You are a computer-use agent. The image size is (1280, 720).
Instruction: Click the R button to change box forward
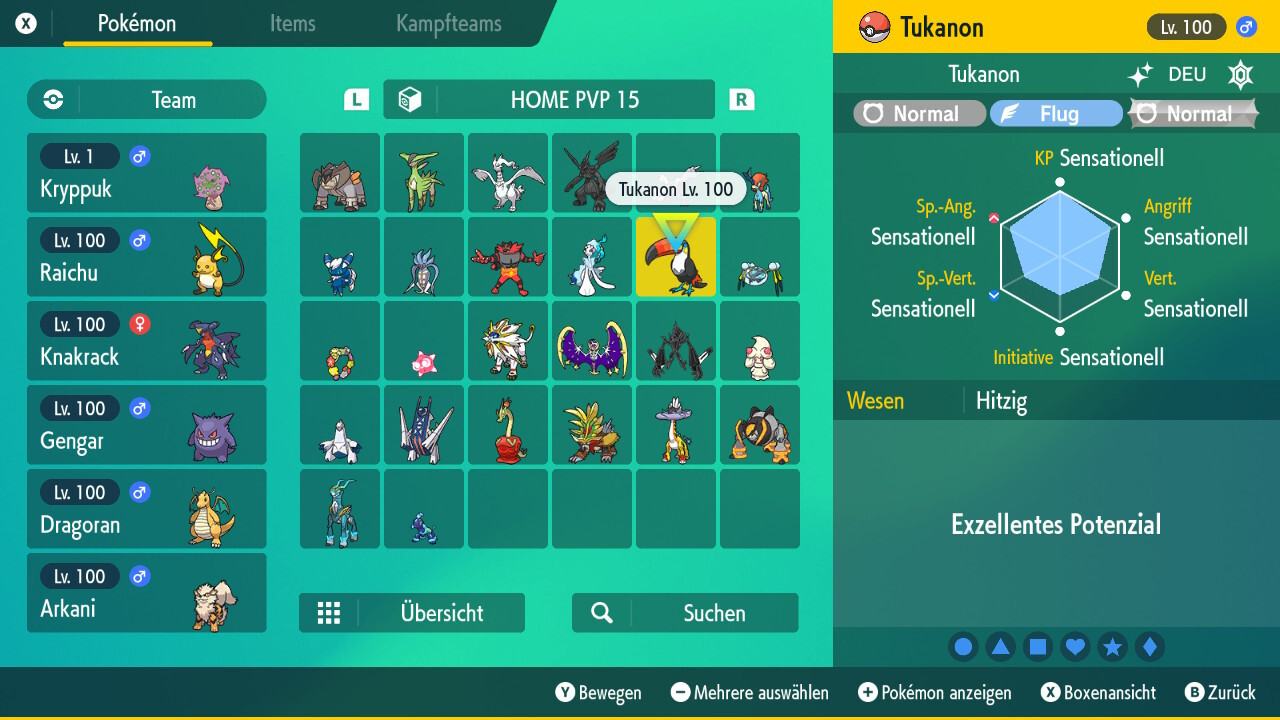click(740, 99)
